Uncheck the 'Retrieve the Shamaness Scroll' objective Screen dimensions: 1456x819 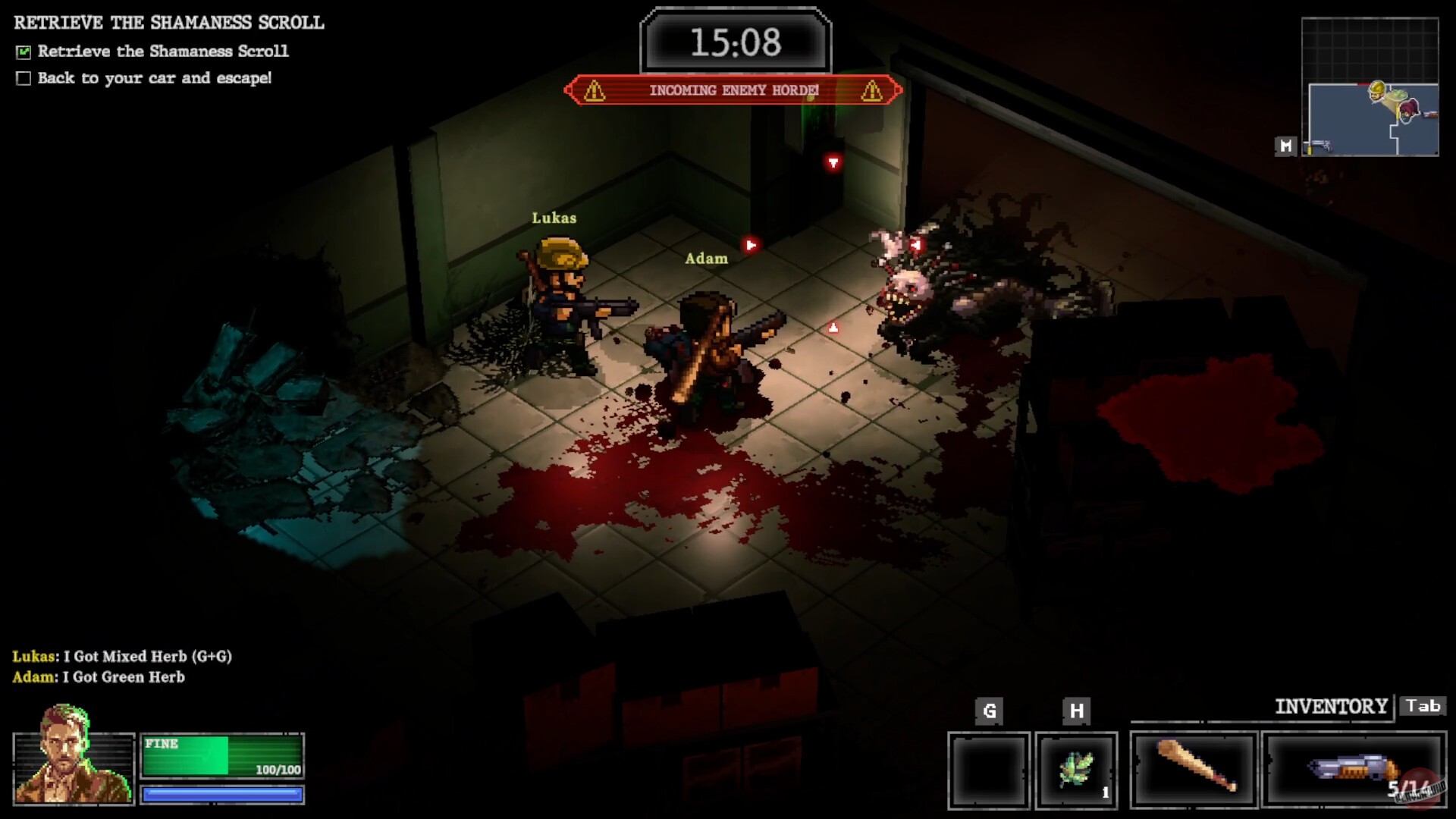[x=24, y=51]
